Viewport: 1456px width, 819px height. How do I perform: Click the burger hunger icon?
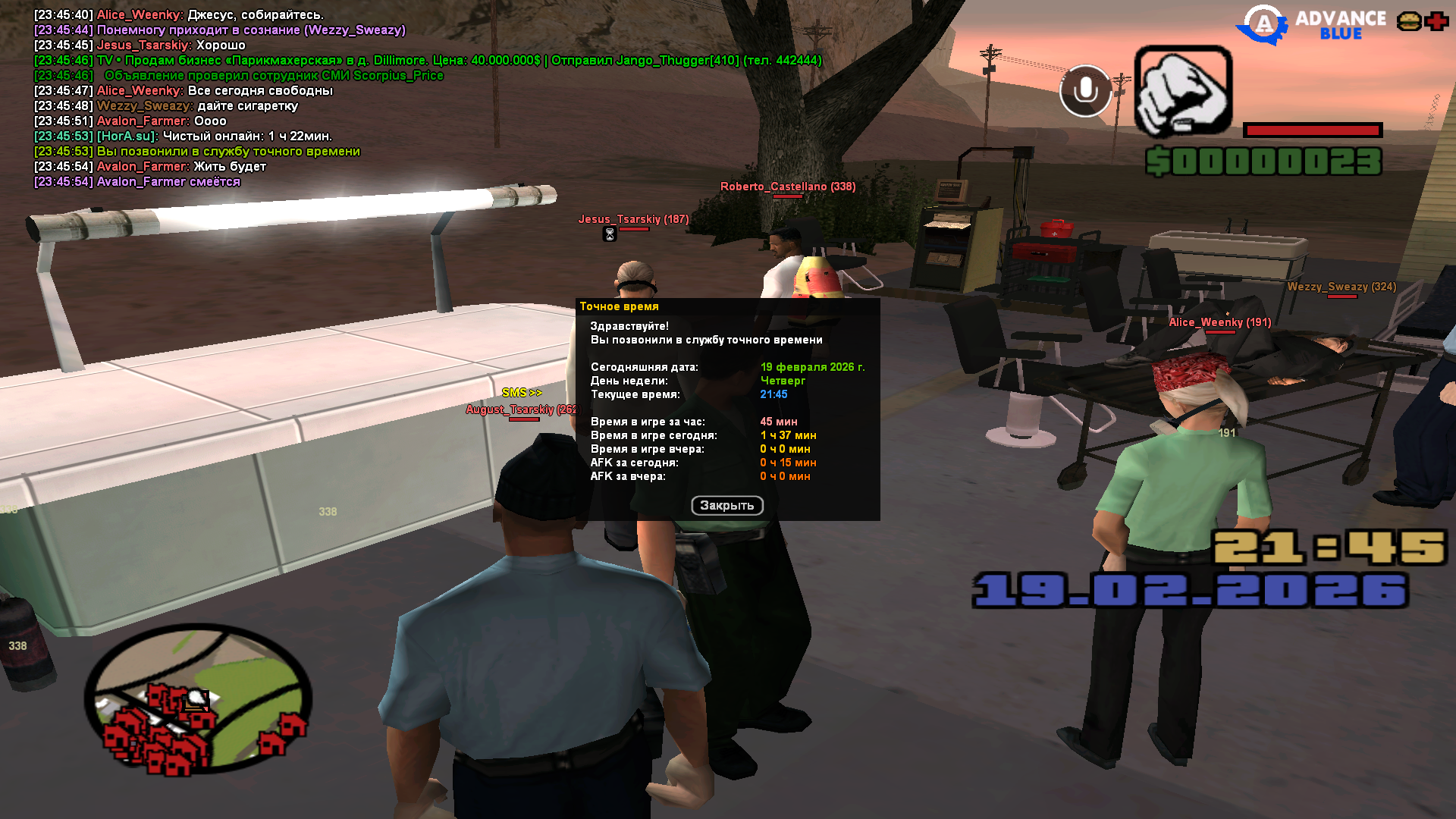point(1409,21)
